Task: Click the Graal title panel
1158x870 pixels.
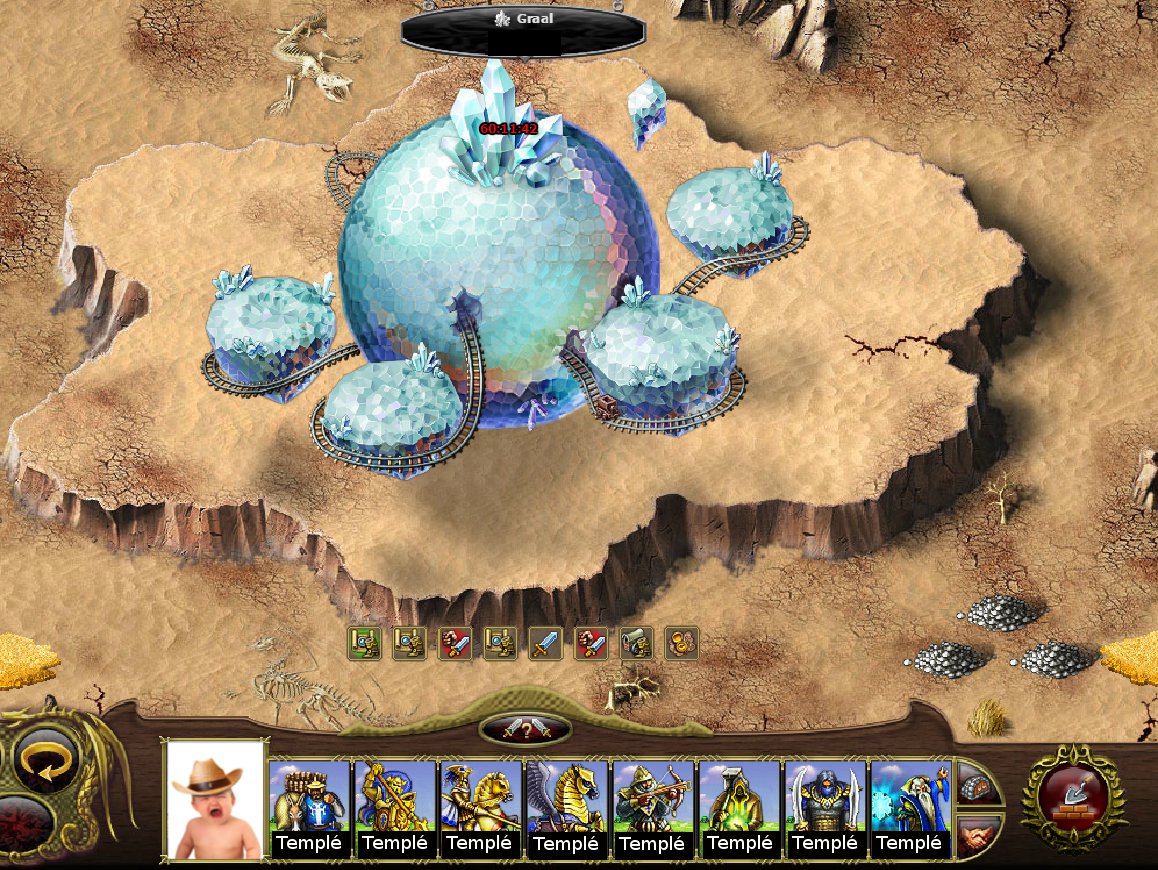Action: (x=520, y=32)
